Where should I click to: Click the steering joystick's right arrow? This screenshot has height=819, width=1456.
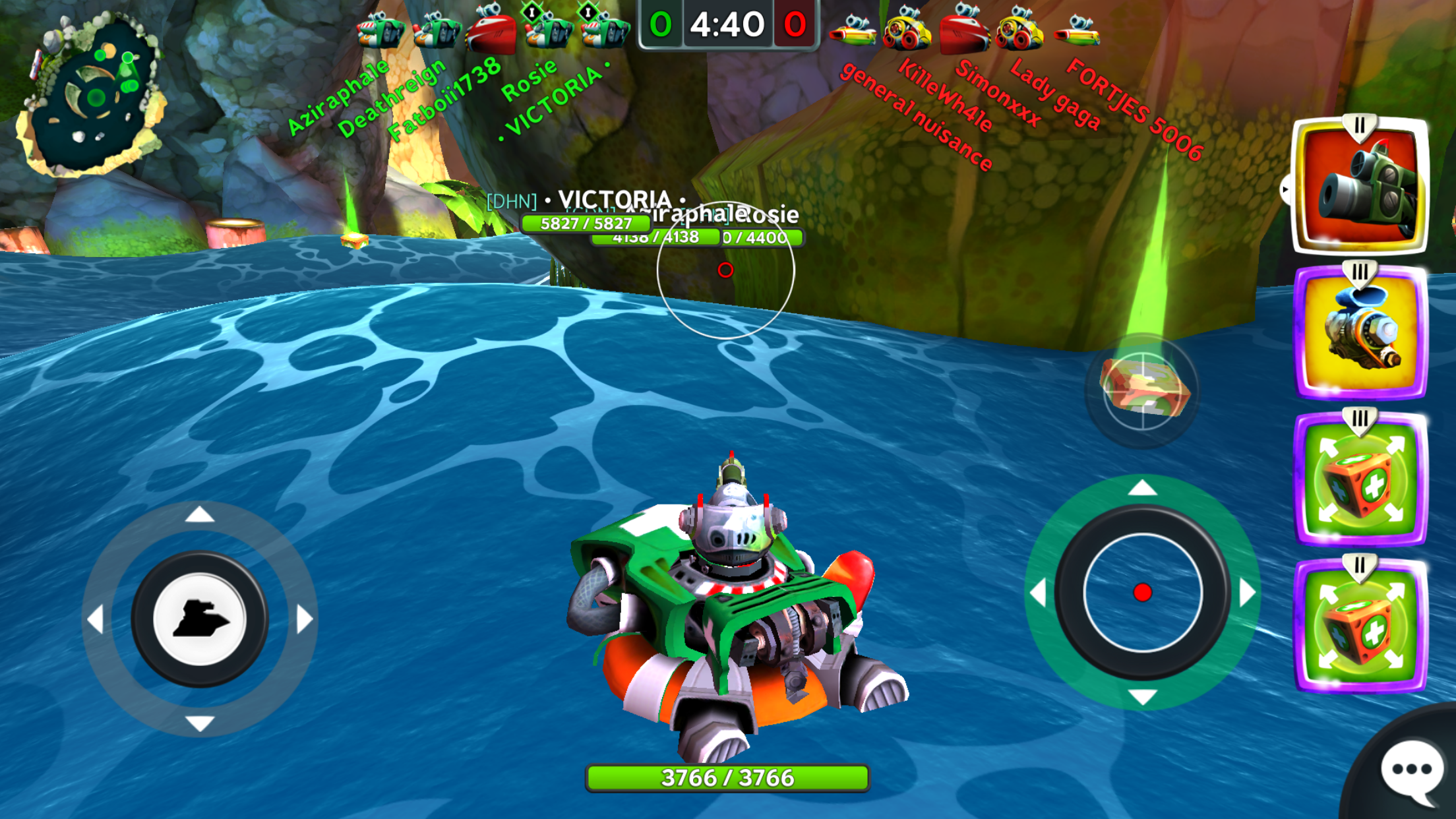303,620
